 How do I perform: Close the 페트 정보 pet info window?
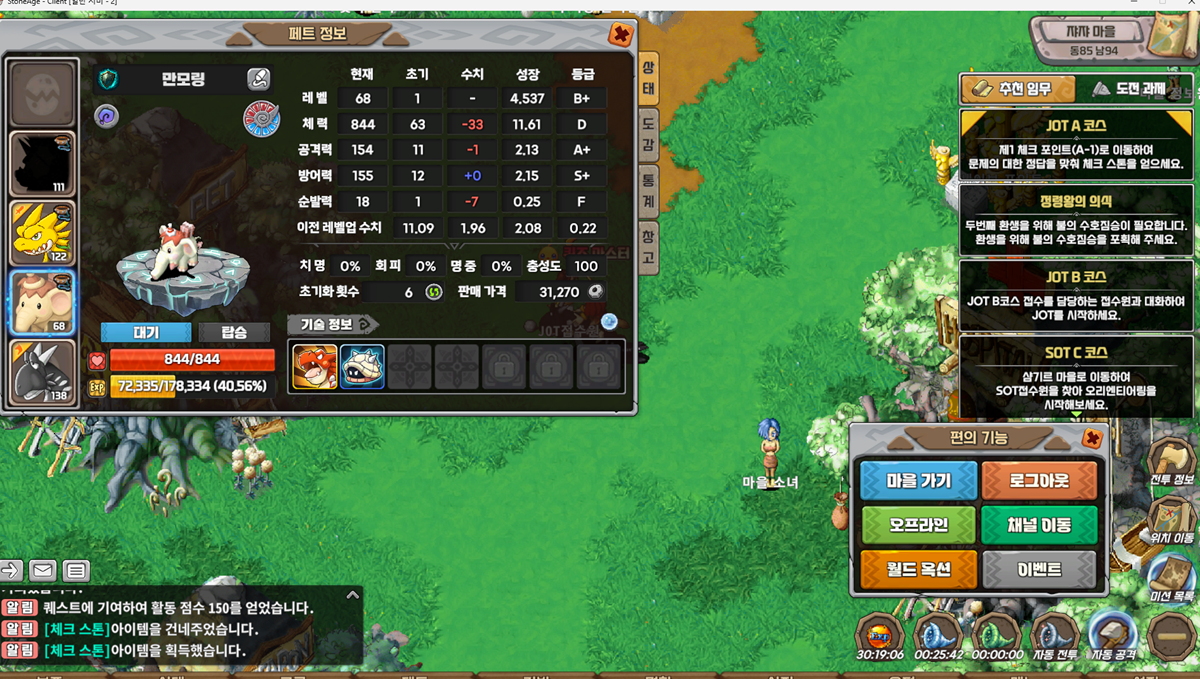pyautogui.click(x=620, y=35)
